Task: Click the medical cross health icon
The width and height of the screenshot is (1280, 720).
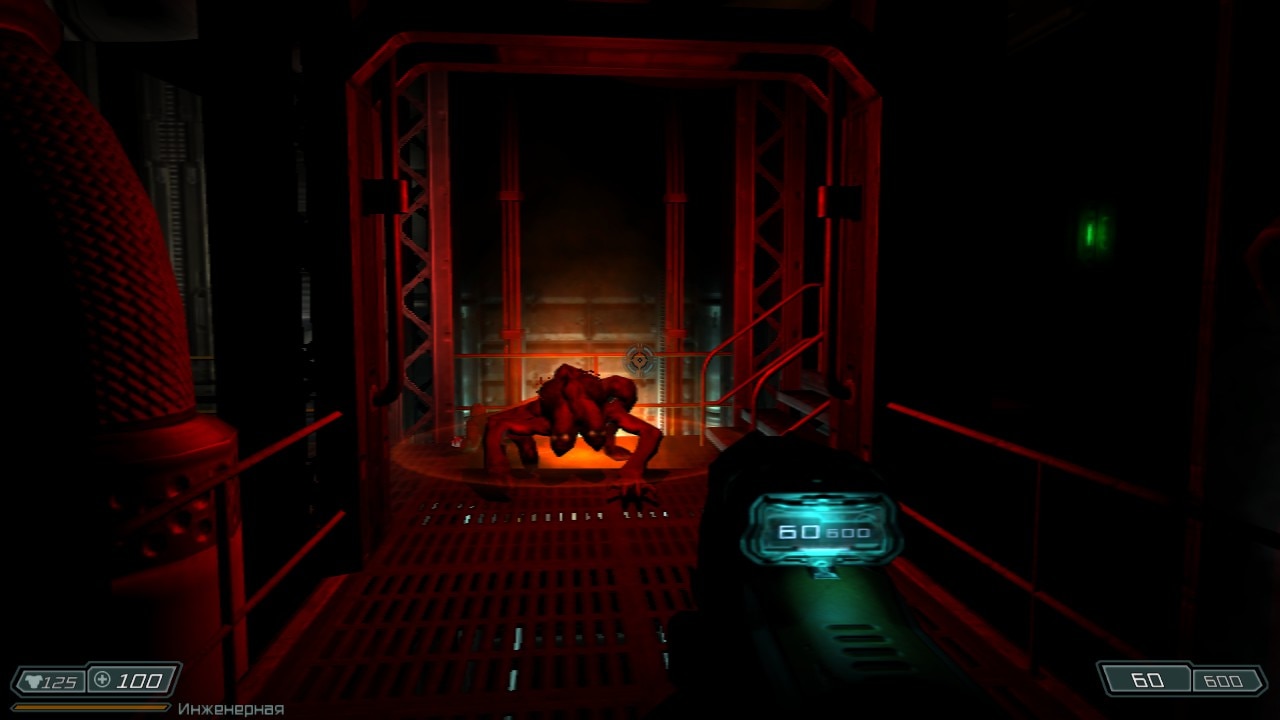Action: click(x=100, y=680)
